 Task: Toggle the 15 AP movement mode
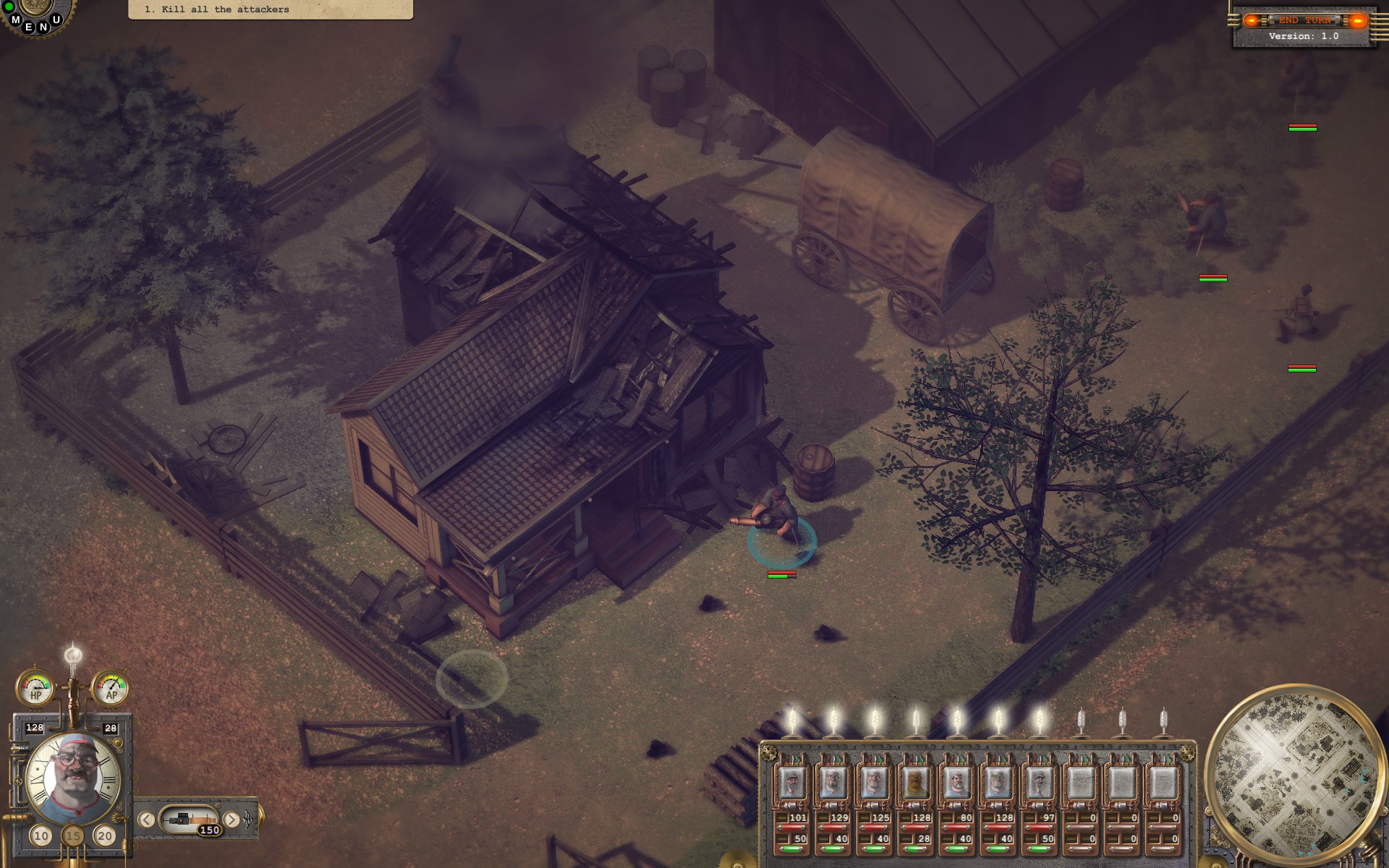[x=72, y=834]
